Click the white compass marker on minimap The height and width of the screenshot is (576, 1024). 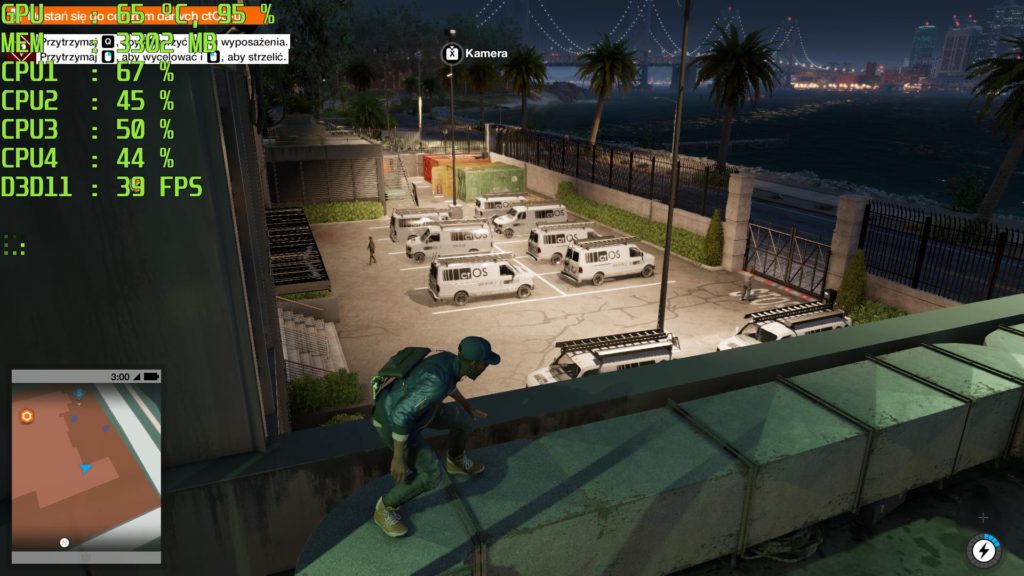tap(64, 542)
